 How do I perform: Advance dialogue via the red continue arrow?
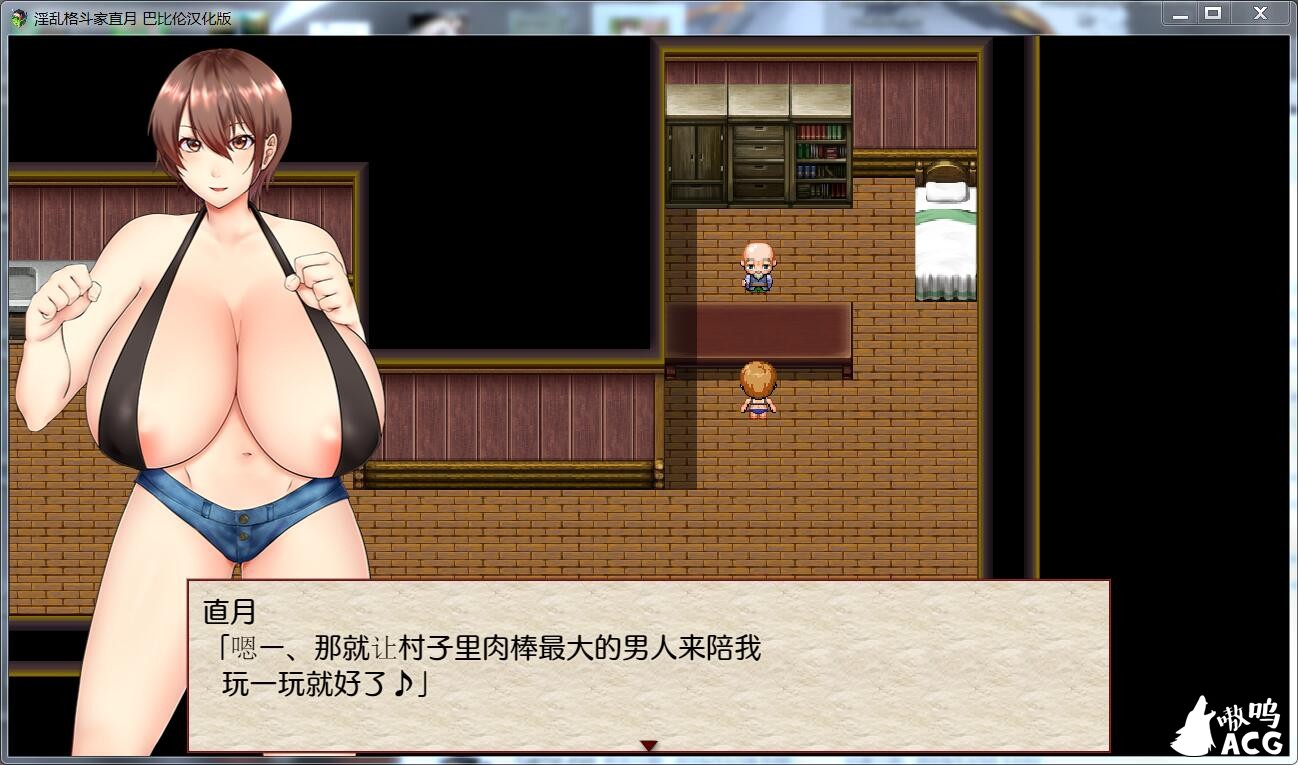[650, 744]
